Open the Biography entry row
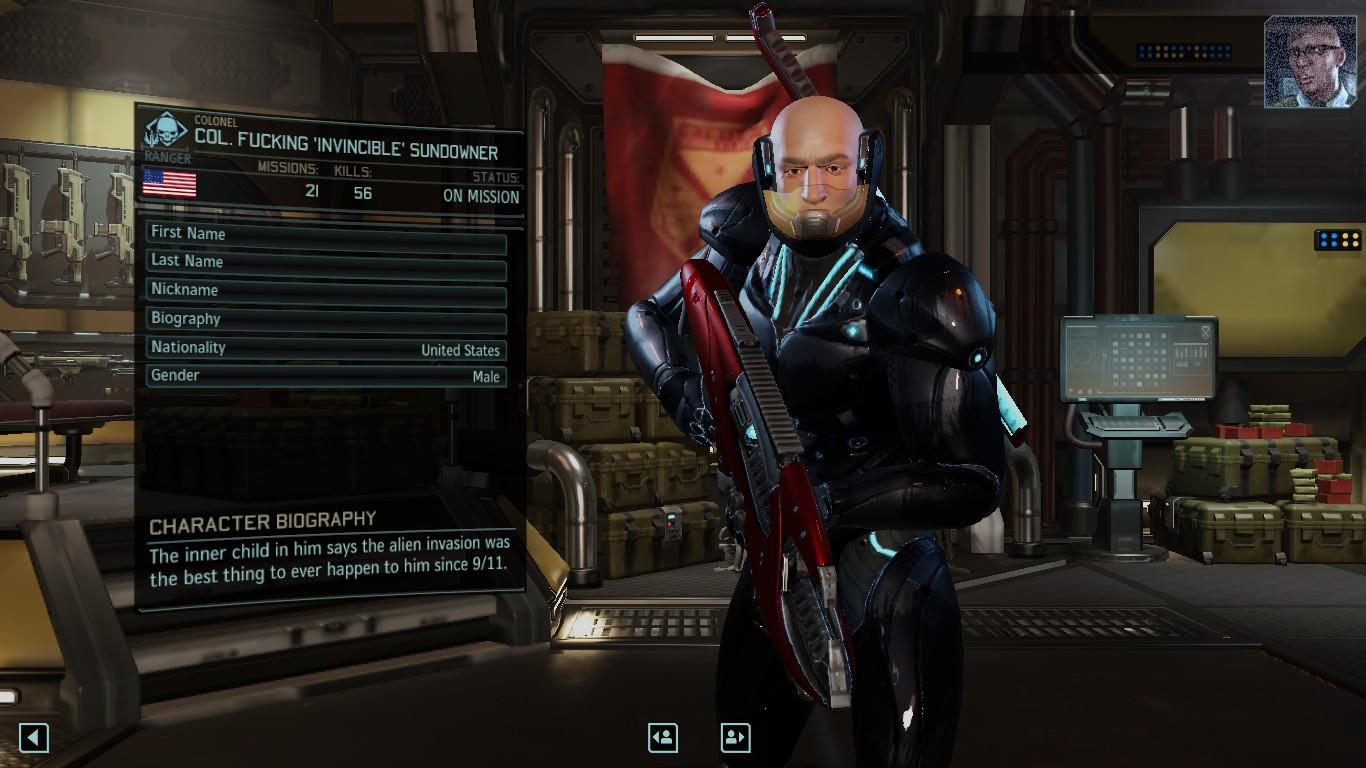The height and width of the screenshot is (768, 1366). tap(325, 318)
